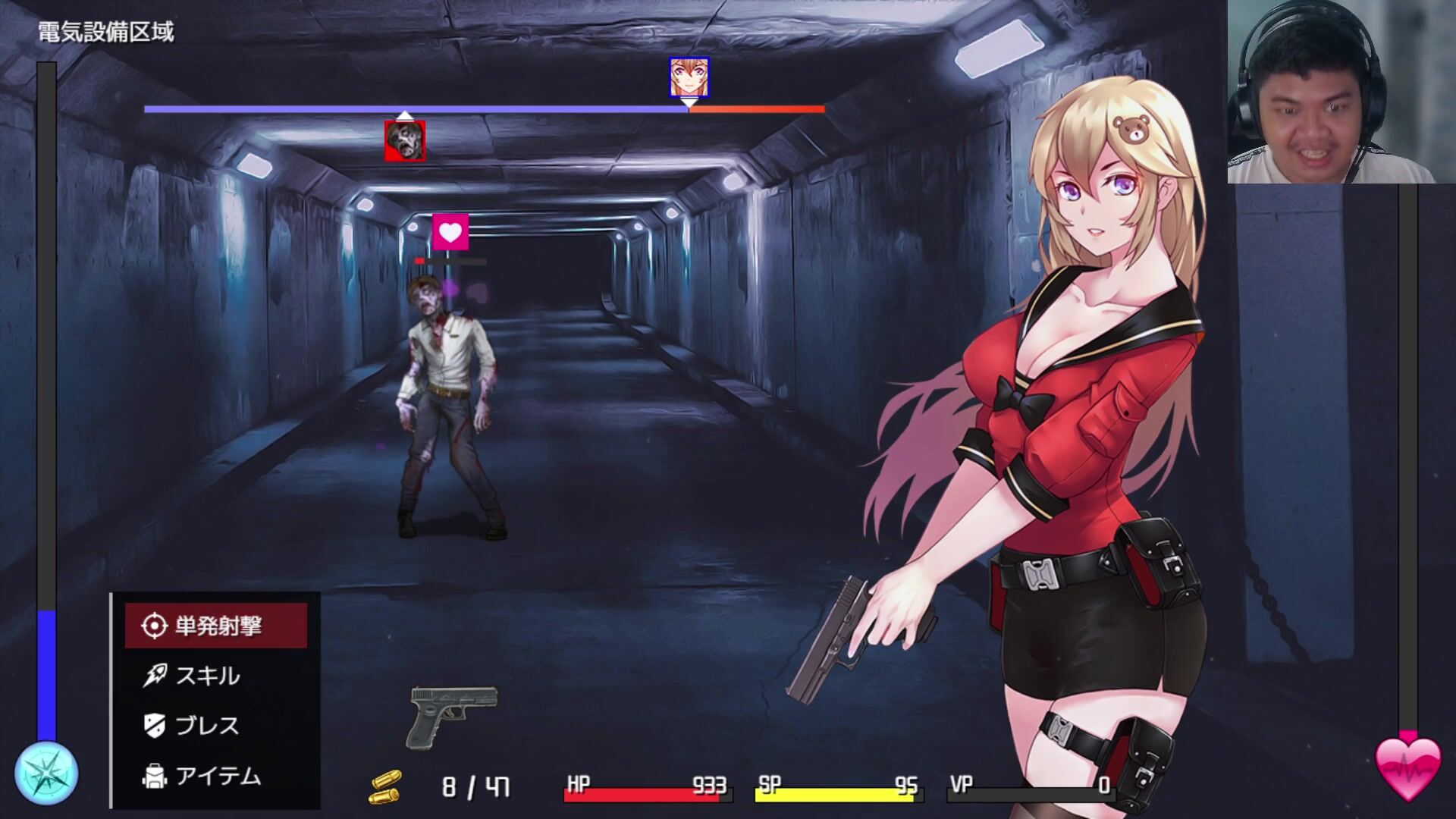Click the streamer webcam overlay

tap(1330, 92)
